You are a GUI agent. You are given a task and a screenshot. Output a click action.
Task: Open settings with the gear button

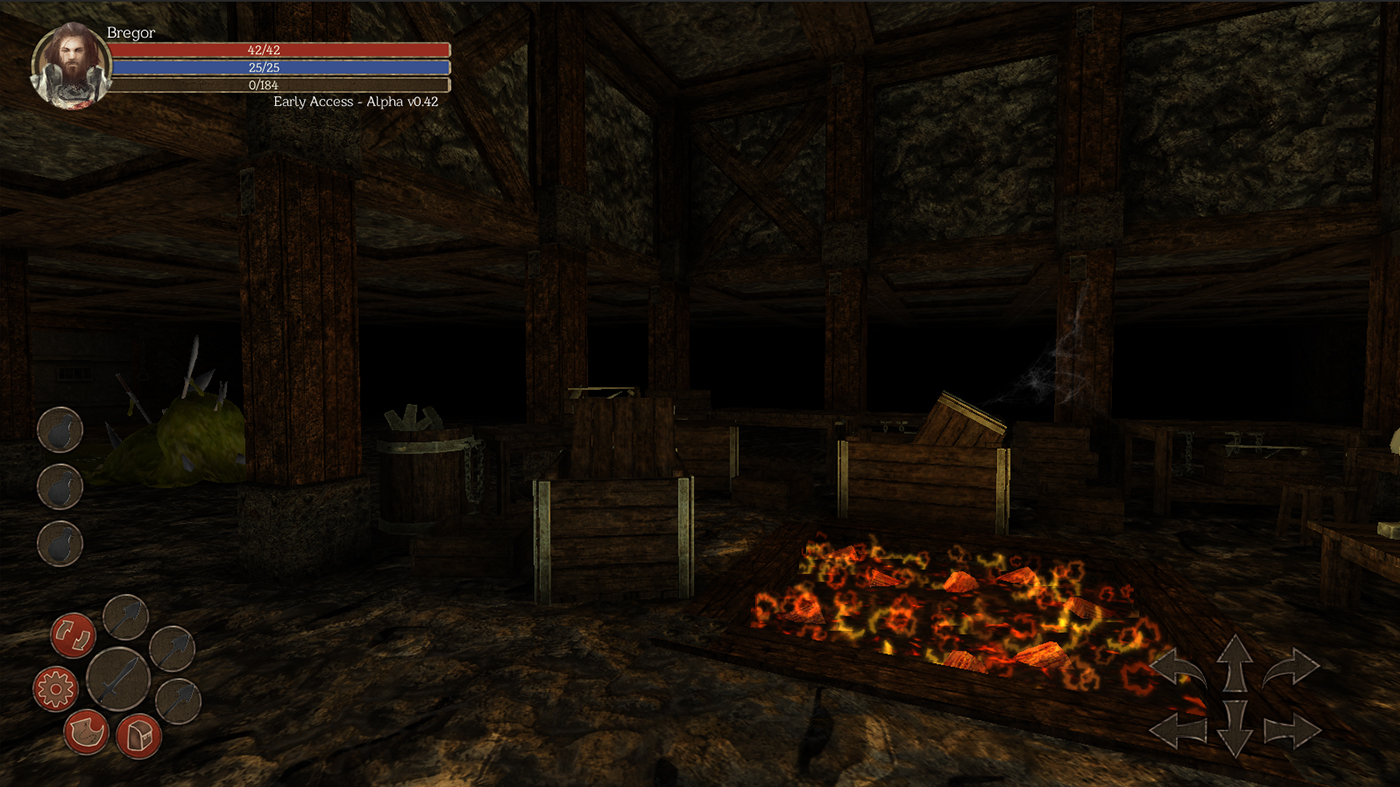[56, 688]
